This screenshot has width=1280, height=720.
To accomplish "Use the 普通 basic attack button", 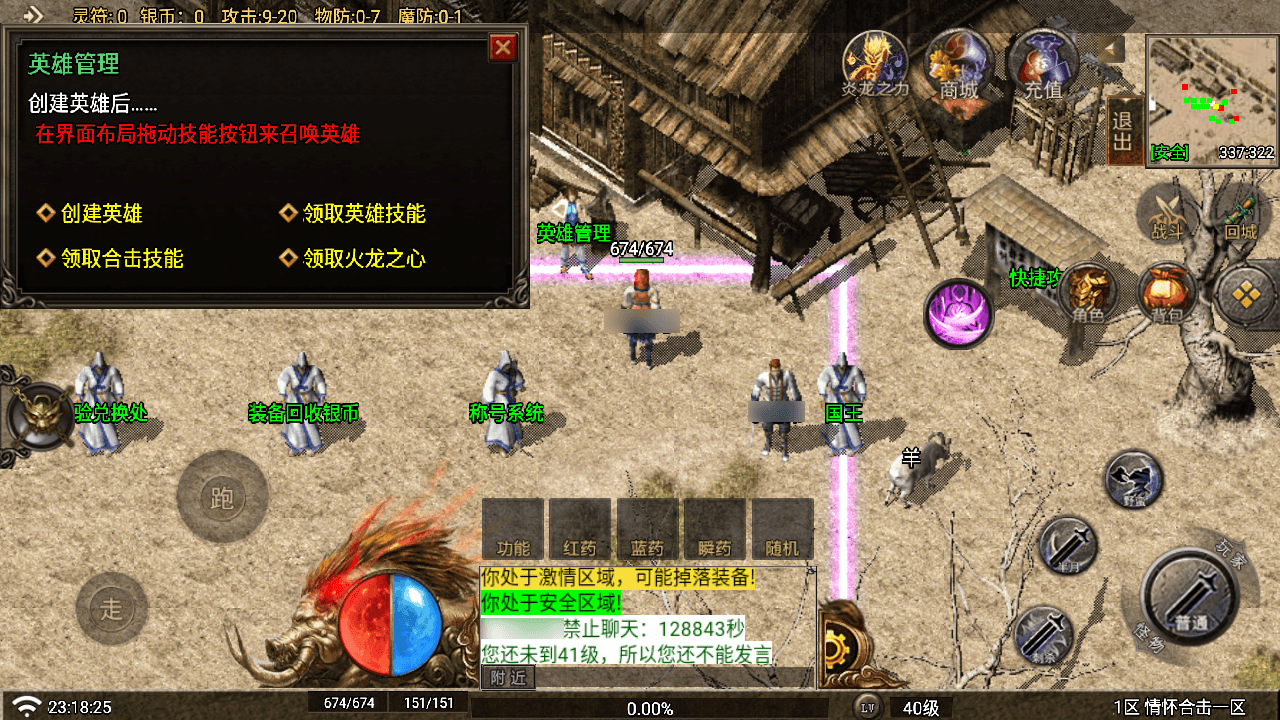I will 1190,597.
